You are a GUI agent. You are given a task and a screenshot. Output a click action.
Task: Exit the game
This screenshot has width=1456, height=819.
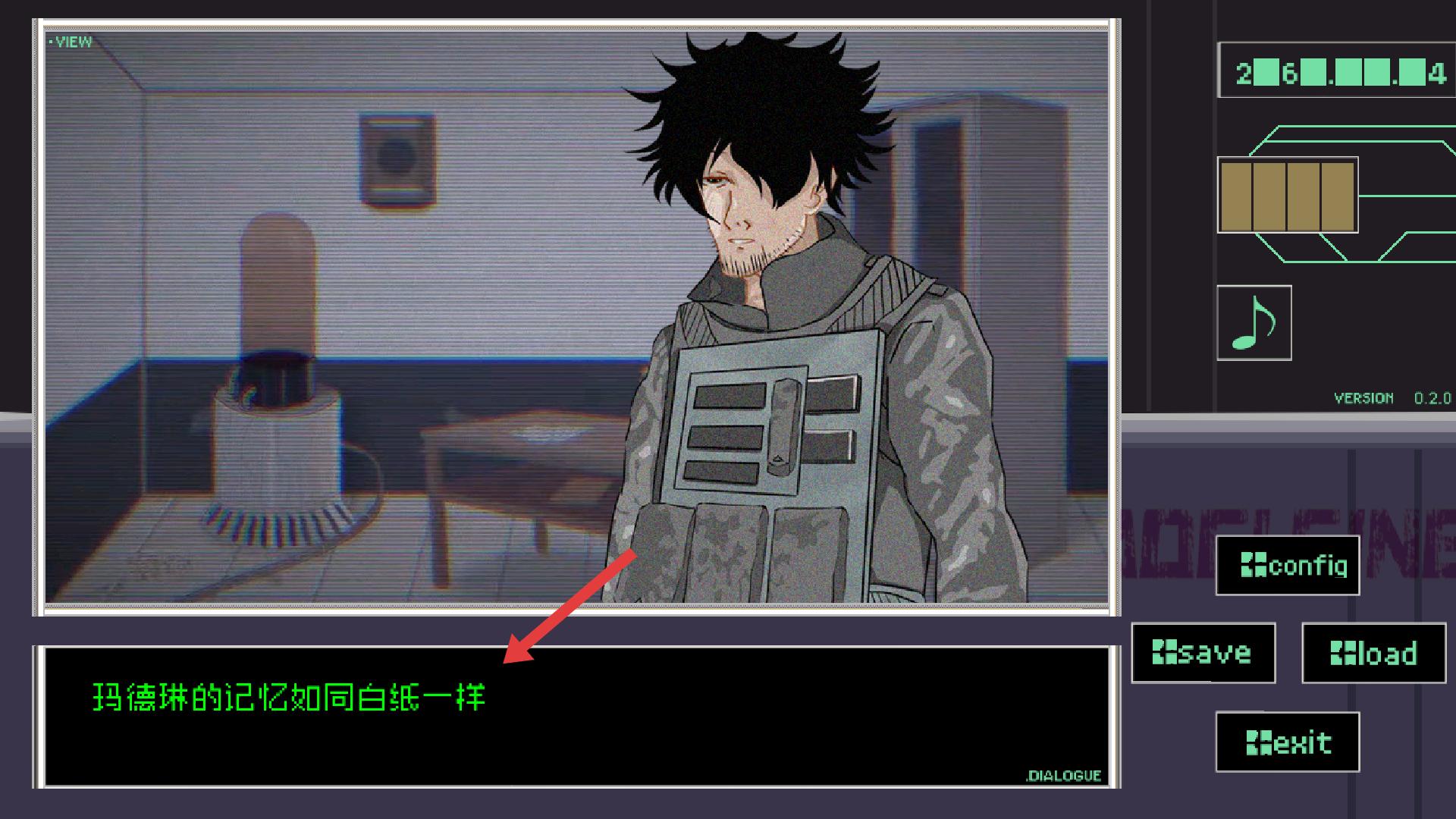(1288, 742)
